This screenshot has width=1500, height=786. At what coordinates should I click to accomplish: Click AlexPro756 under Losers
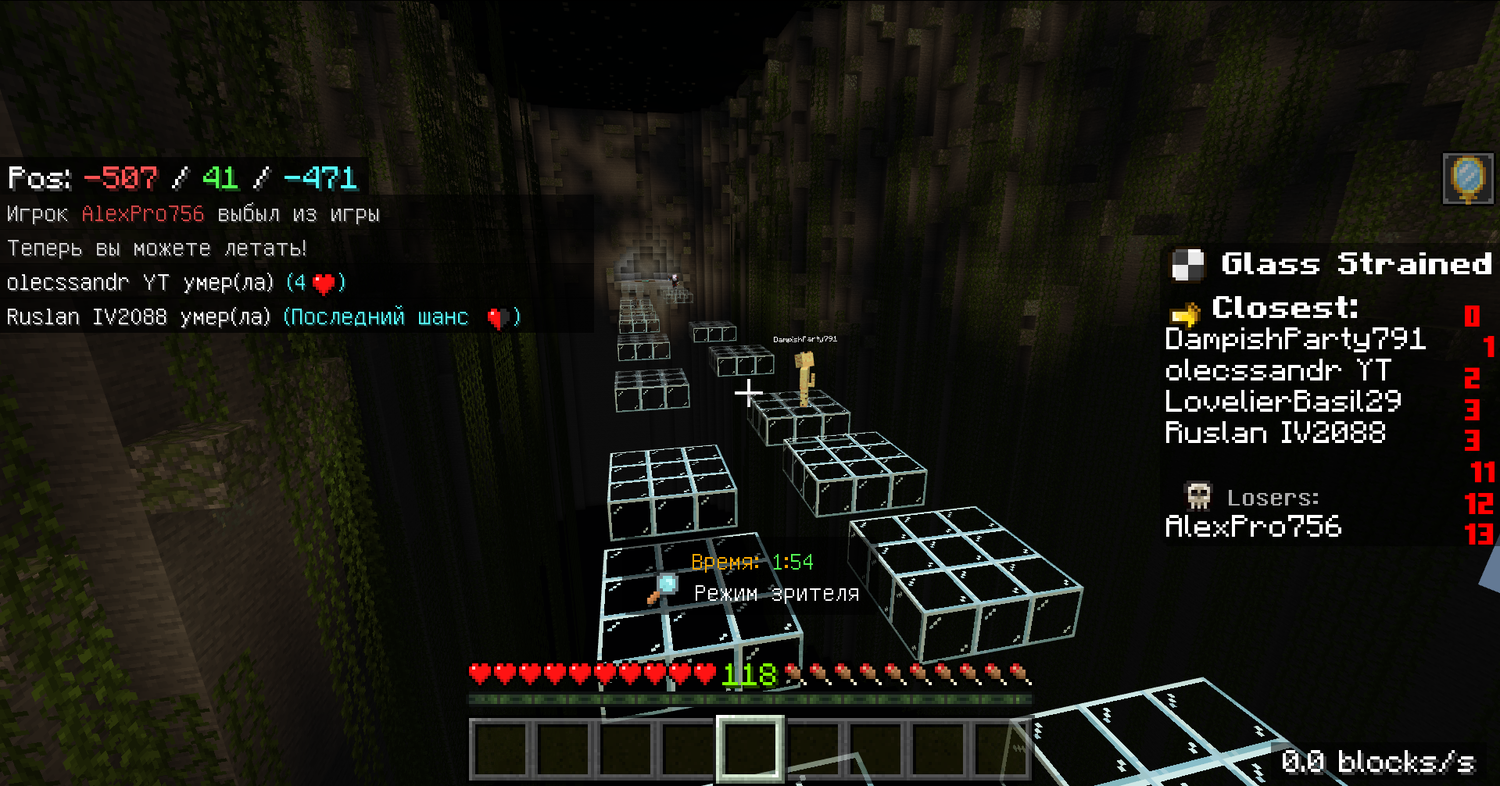pyautogui.click(x=1253, y=527)
